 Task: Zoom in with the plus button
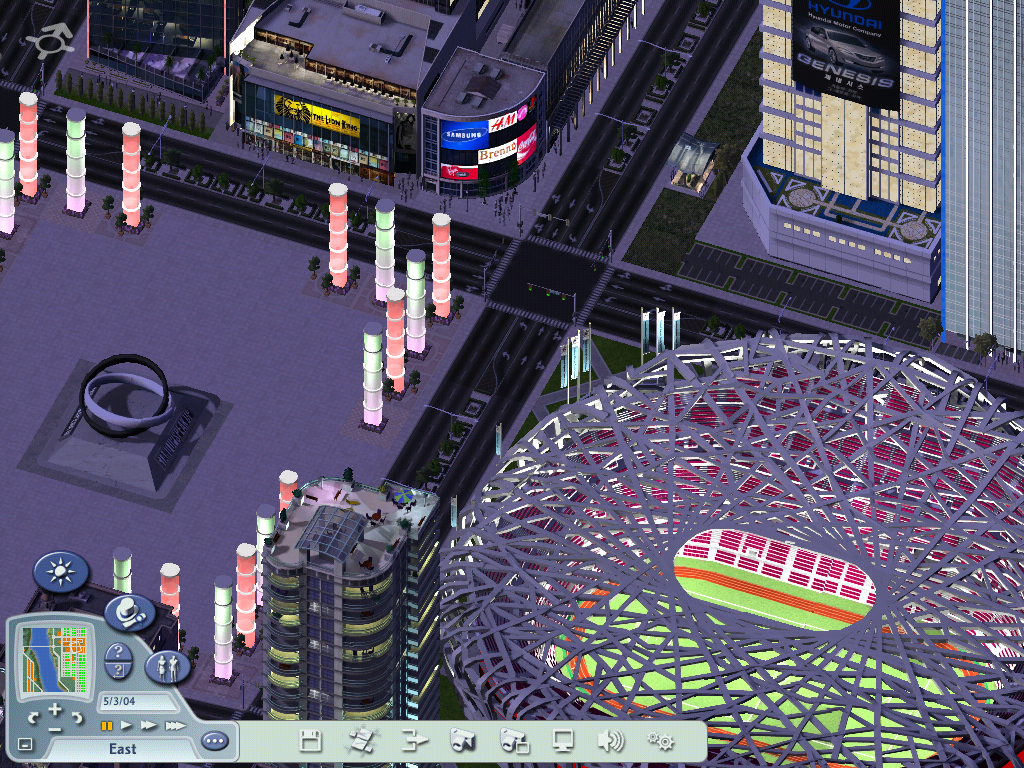pyautogui.click(x=56, y=710)
